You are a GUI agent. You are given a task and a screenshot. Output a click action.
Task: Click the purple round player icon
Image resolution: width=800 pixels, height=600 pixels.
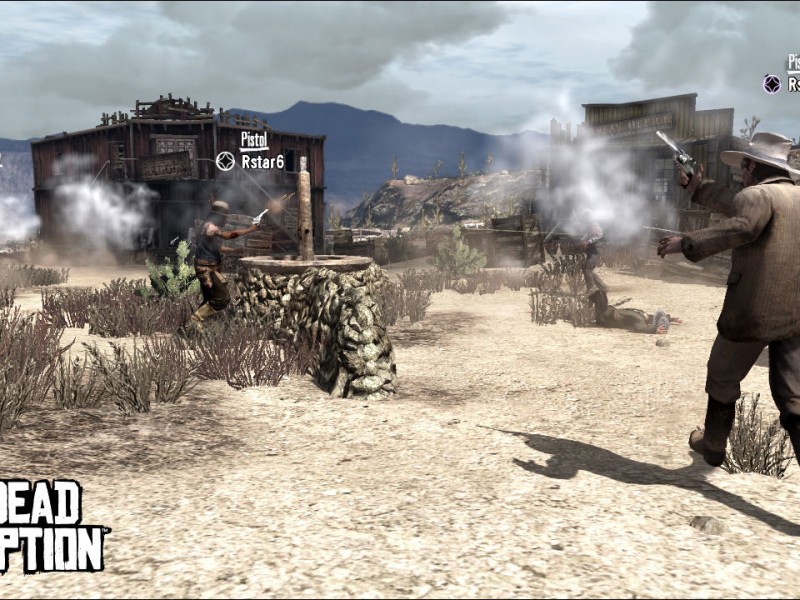(x=772, y=84)
